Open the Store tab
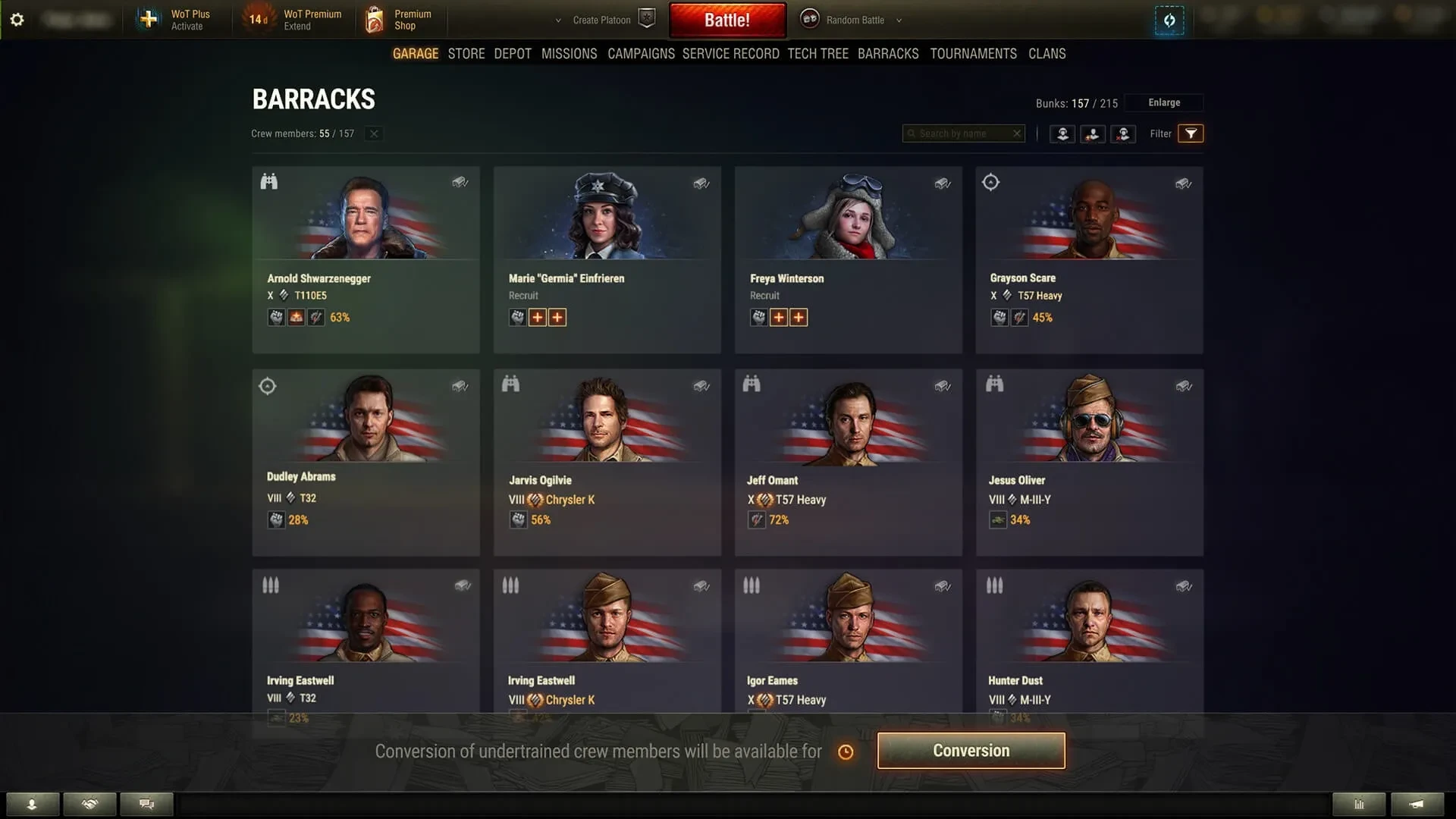Viewport: 1456px width, 819px height. tap(466, 54)
